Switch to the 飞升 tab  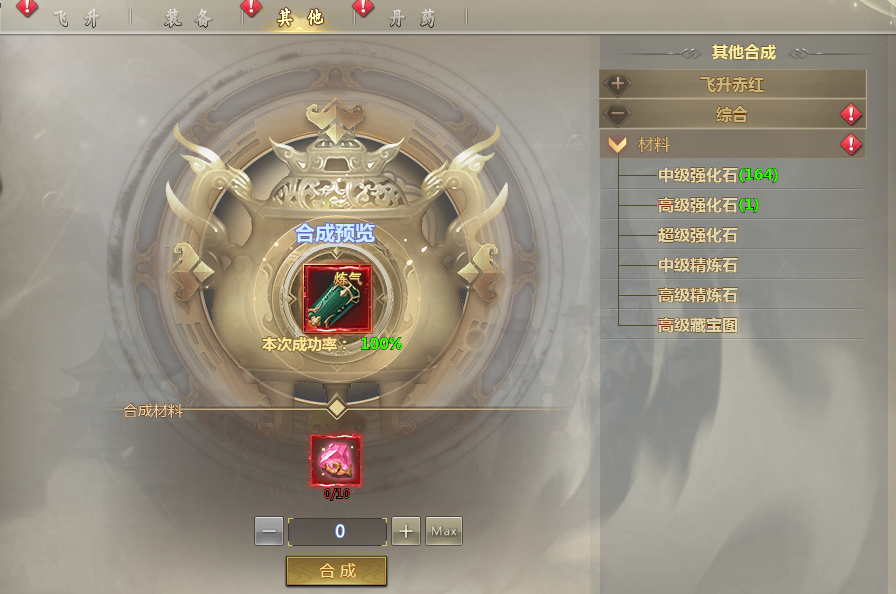click(x=75, y=19)
